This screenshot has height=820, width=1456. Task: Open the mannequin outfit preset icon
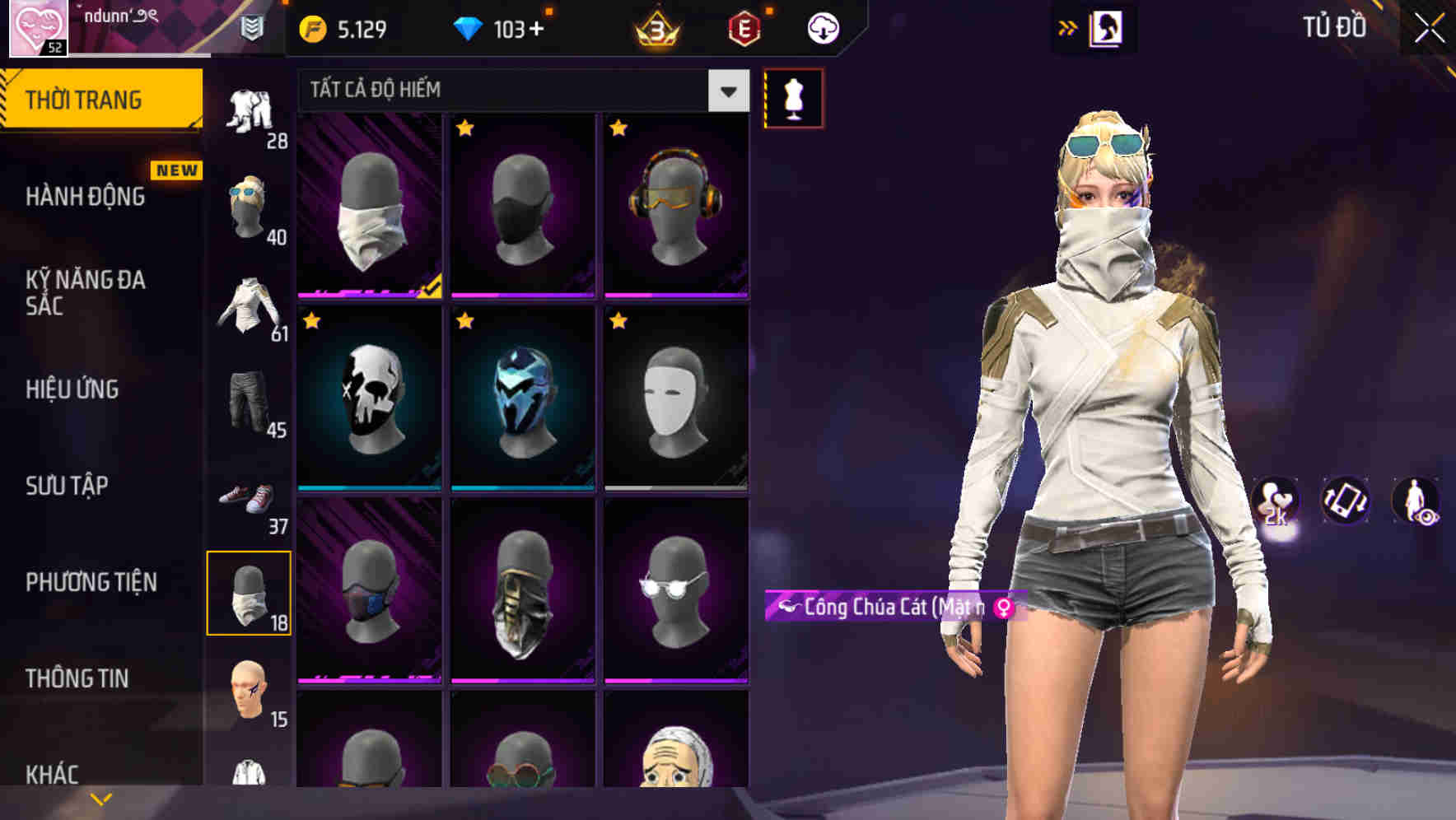click(793, 97)
